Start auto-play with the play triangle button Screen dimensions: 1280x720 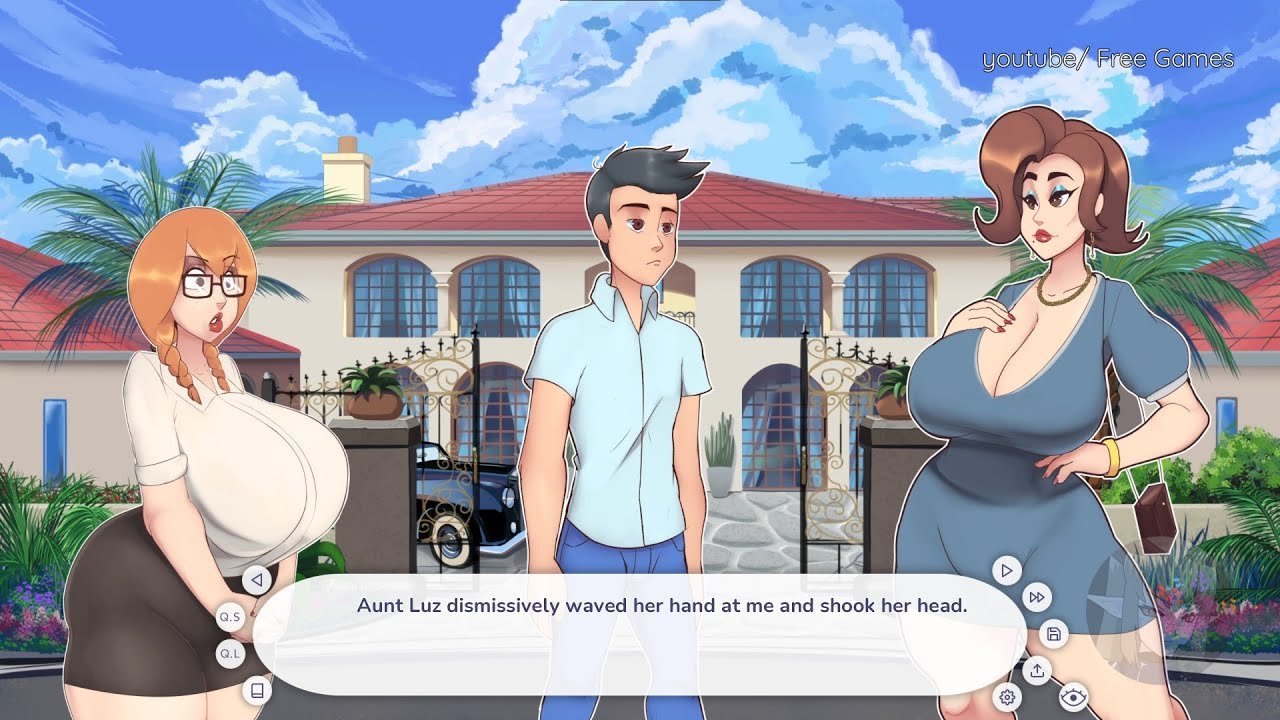coord(1006,571)
